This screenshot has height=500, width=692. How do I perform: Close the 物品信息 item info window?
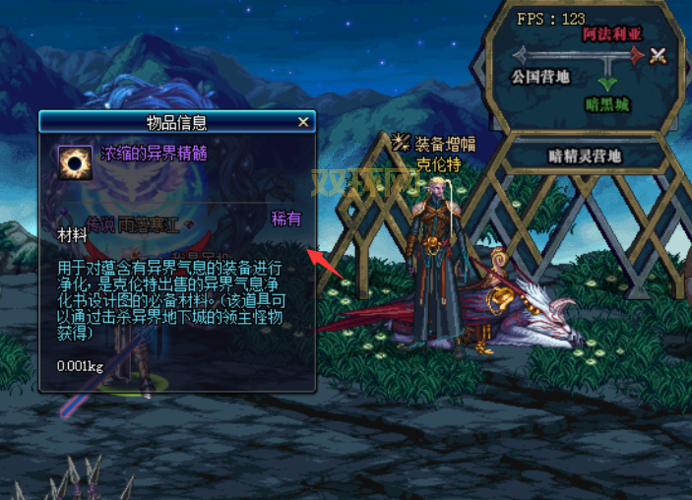304,122
